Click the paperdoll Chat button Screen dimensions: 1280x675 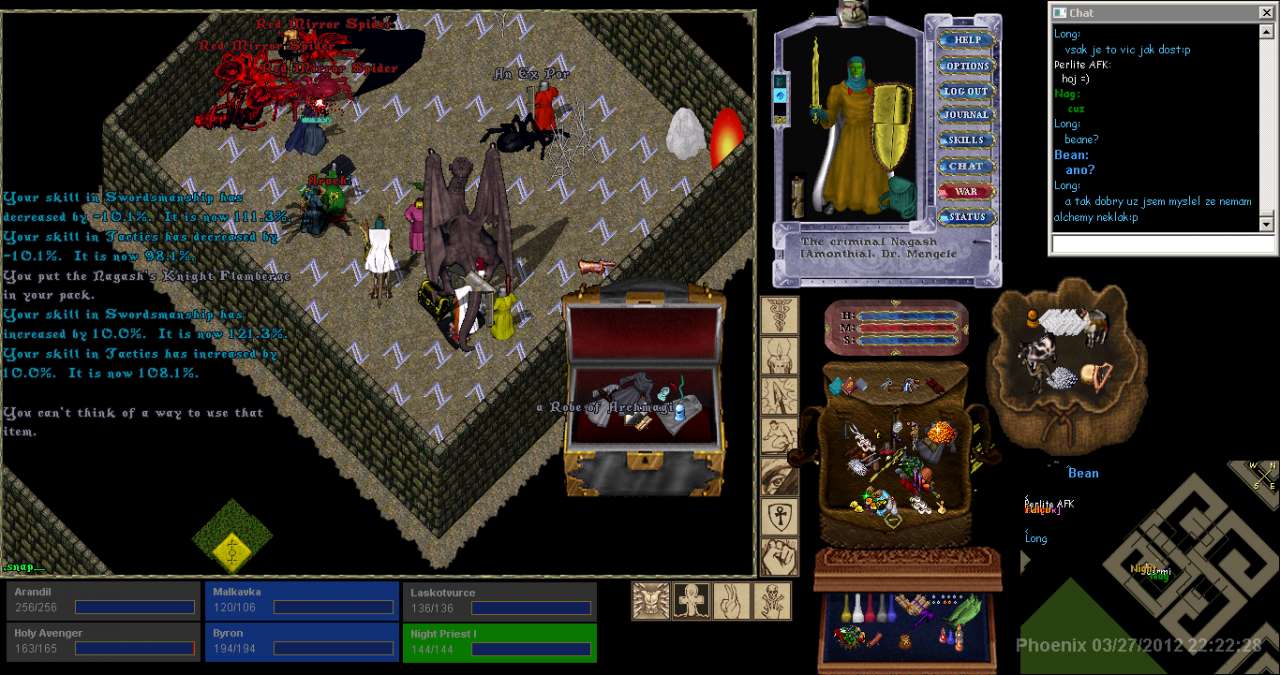click(x=966, y=166)
